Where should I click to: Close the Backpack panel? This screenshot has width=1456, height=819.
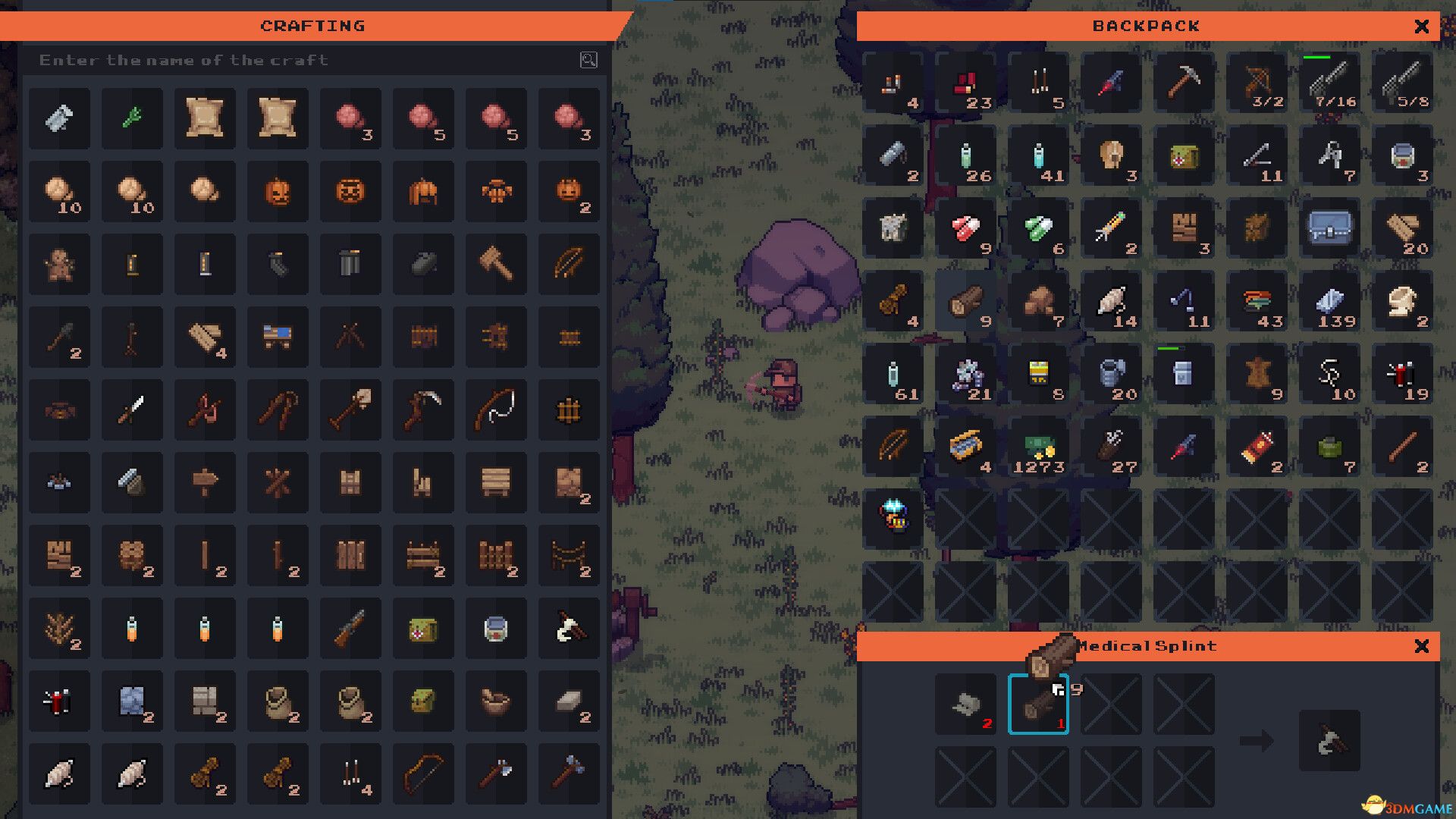(1422, 27)
